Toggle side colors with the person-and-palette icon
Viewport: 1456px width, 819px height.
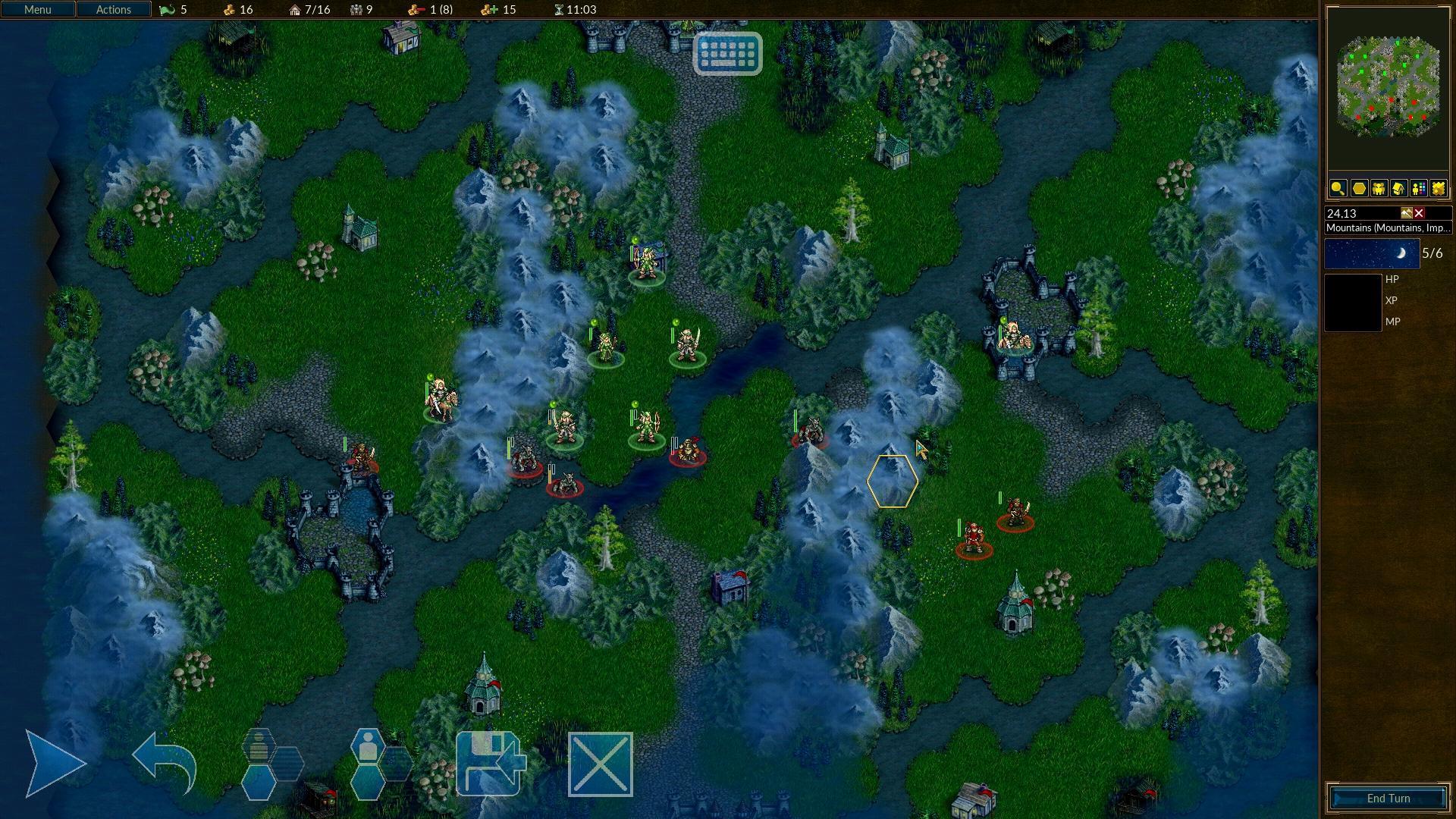click(1418, 188)
